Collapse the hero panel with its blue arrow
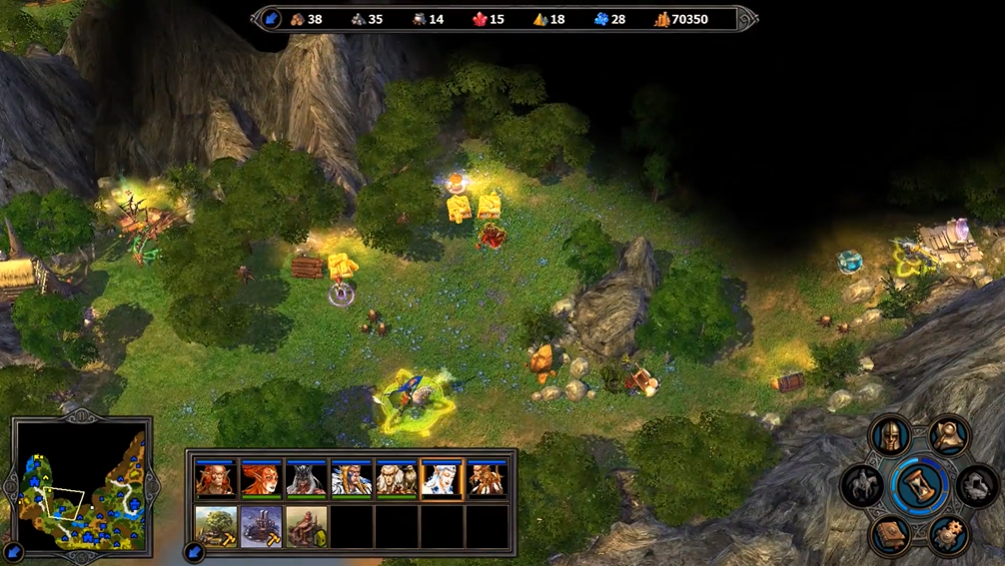 (194, 550)
